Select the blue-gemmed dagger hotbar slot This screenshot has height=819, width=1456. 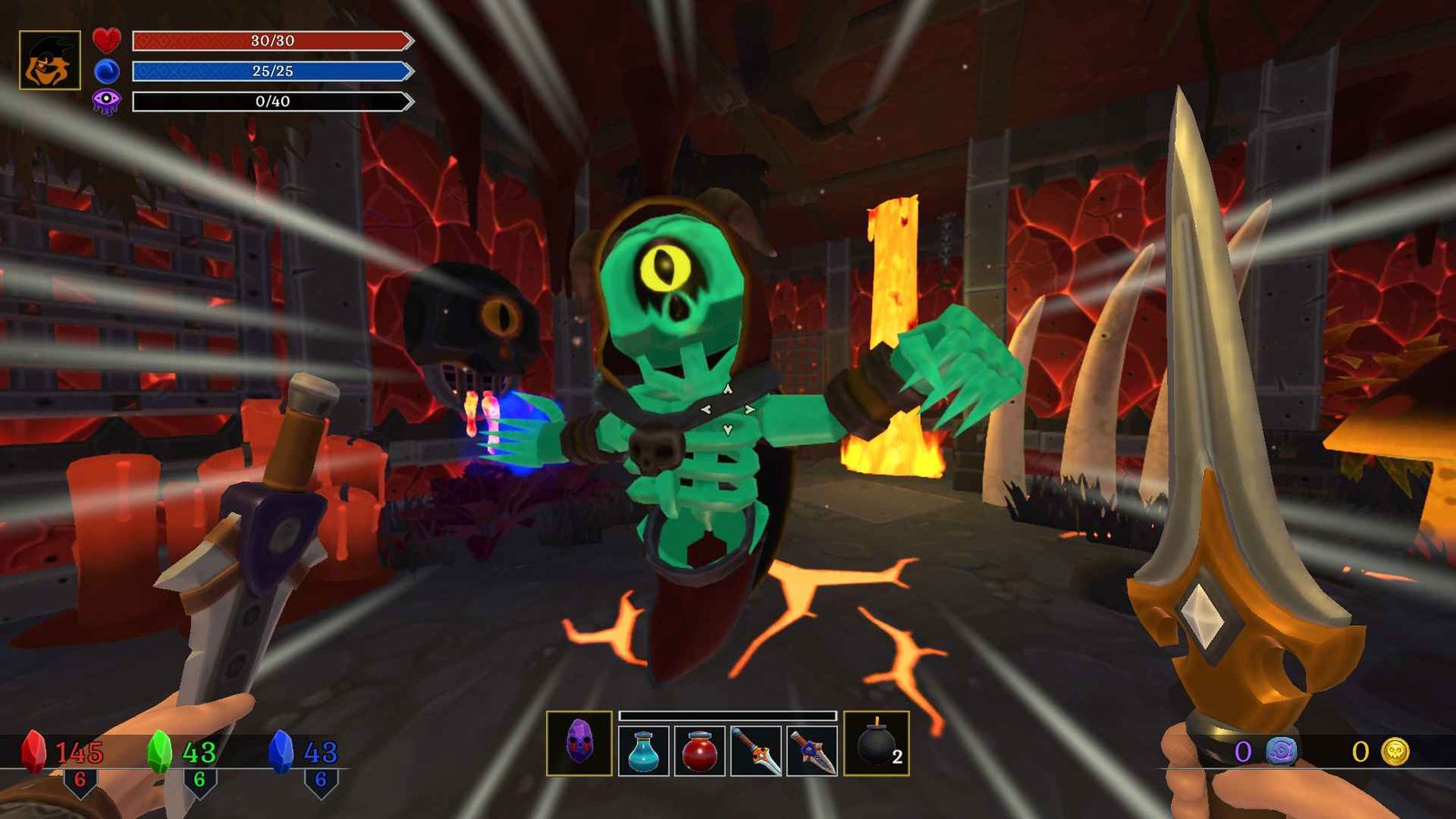click(x=812, y=751)
